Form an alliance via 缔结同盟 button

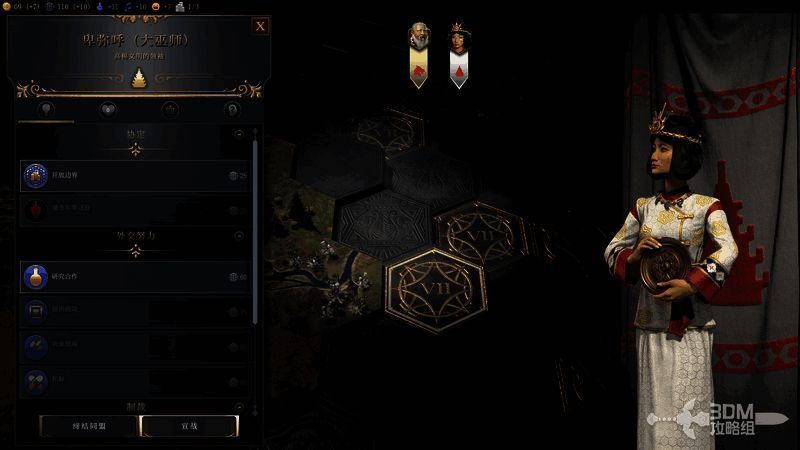point(87,425)
